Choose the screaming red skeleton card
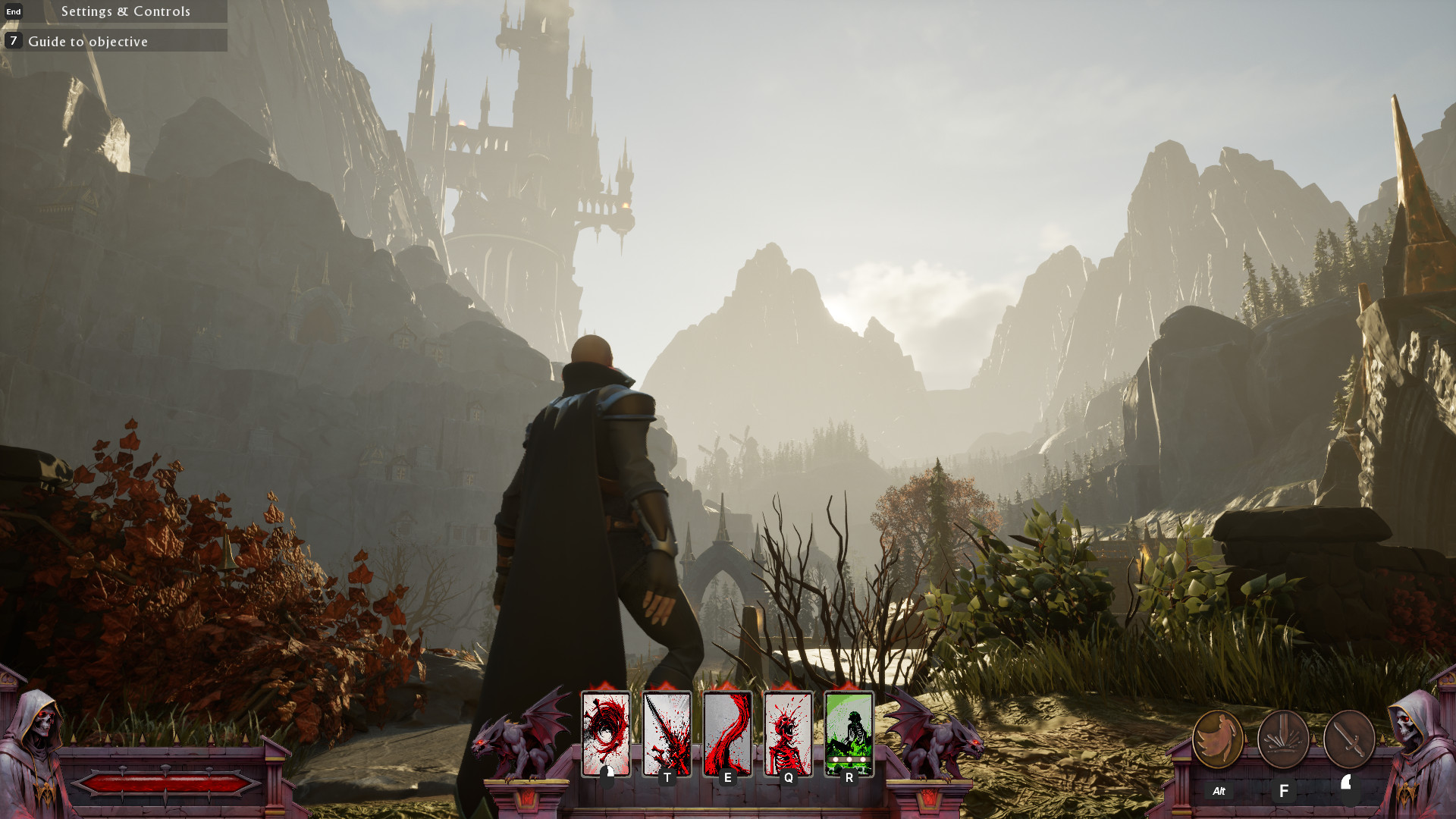The width and height of the screenshot is (1456, 819). click(788, 733)
